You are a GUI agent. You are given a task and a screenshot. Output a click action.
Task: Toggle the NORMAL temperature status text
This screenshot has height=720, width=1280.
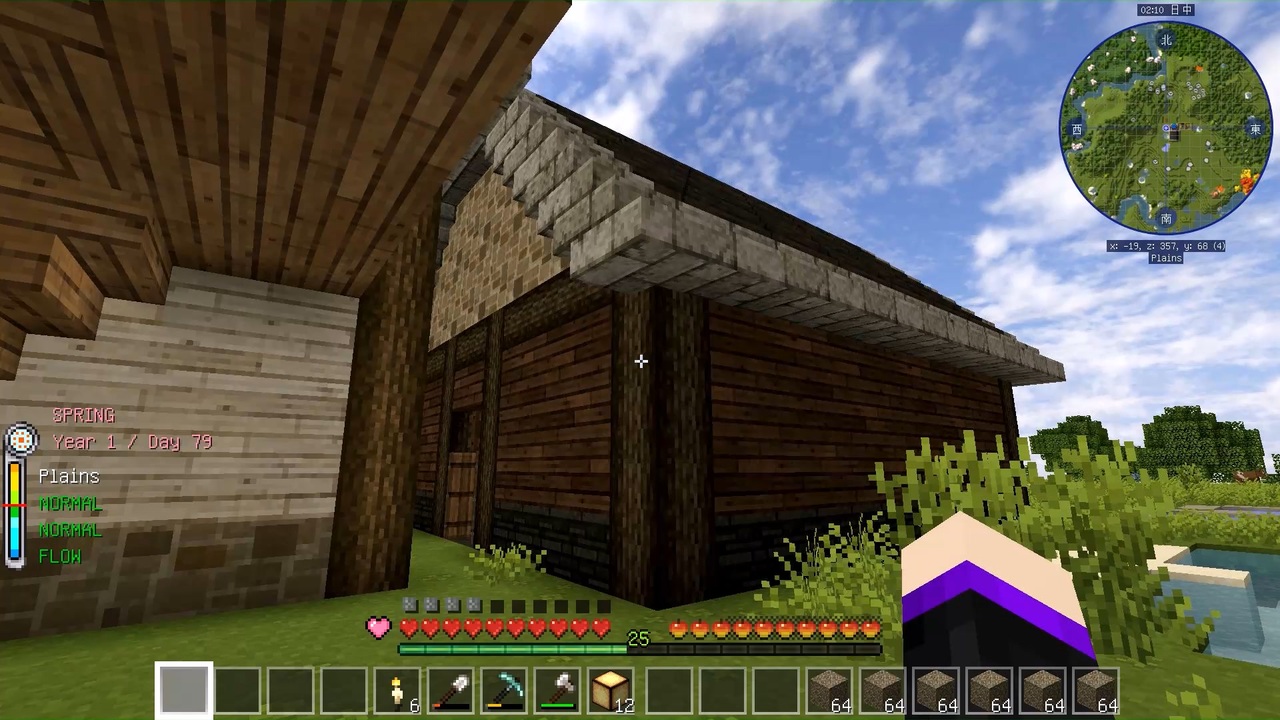tap(70, 503)
